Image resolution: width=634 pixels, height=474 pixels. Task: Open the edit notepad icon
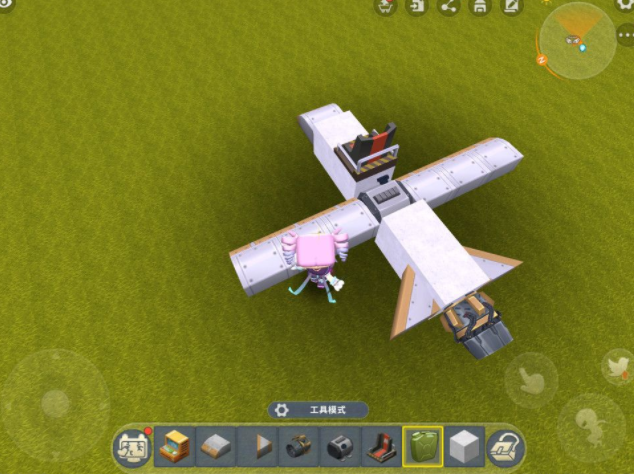[511, 7]
